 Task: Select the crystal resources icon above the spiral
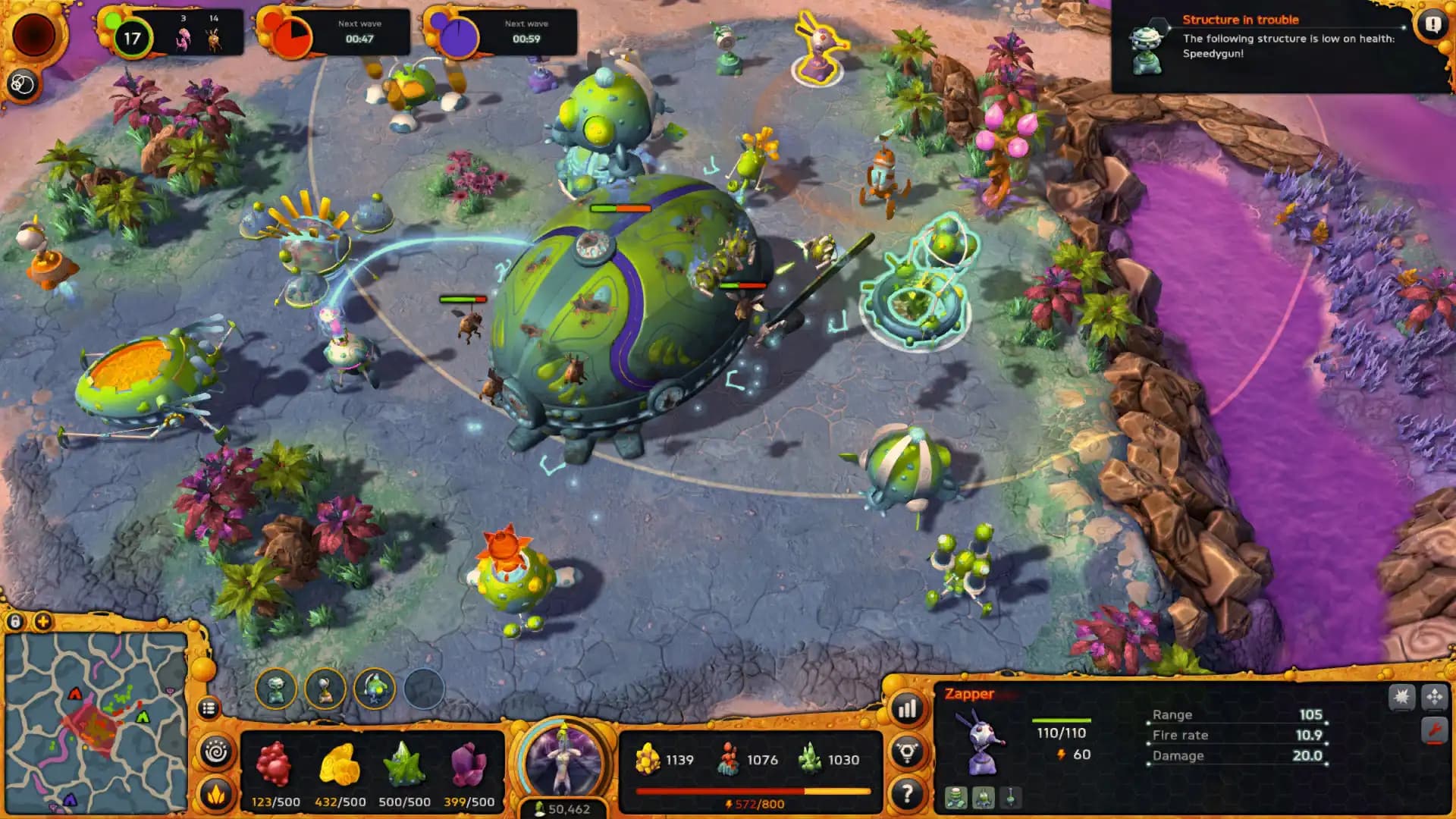coord(215,792)
